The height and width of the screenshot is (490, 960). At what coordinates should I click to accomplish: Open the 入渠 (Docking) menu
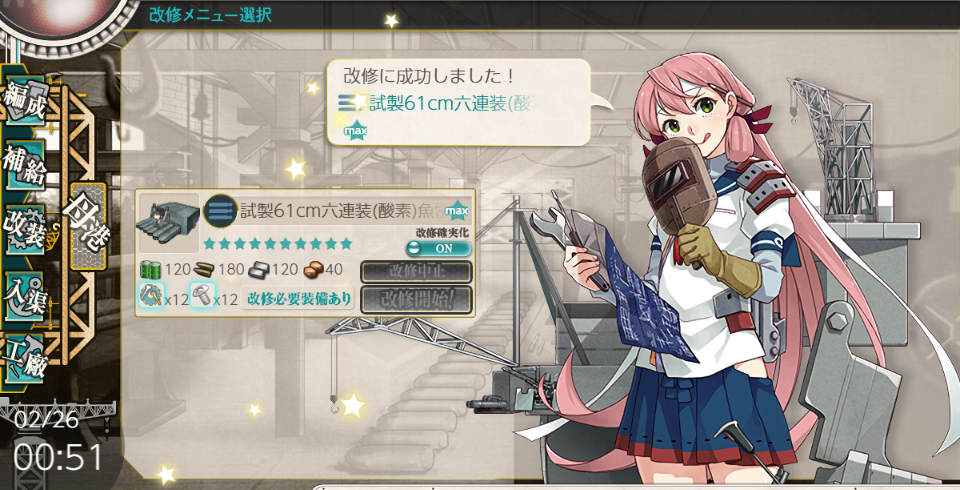27,290
